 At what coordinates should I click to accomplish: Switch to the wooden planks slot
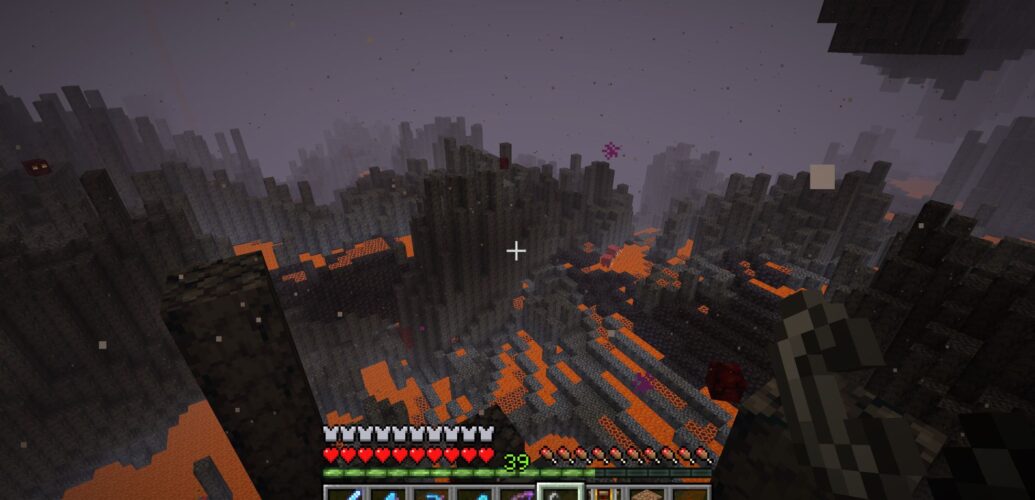point(646,494)
